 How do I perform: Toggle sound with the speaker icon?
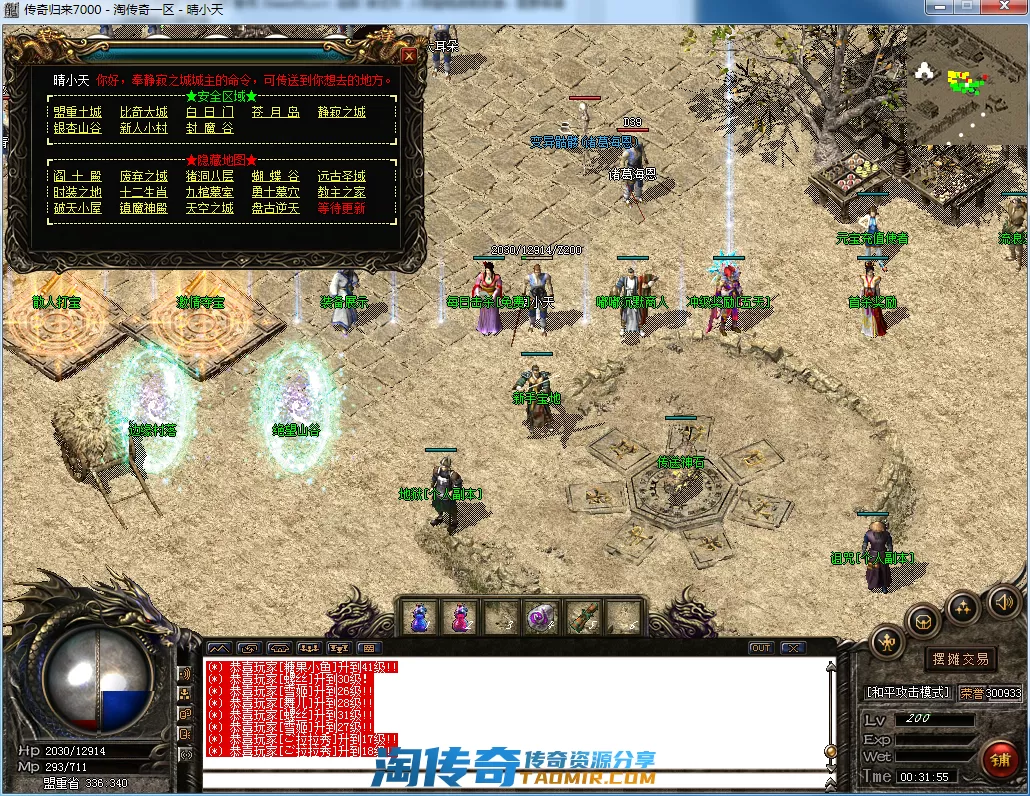[1003, 601]
